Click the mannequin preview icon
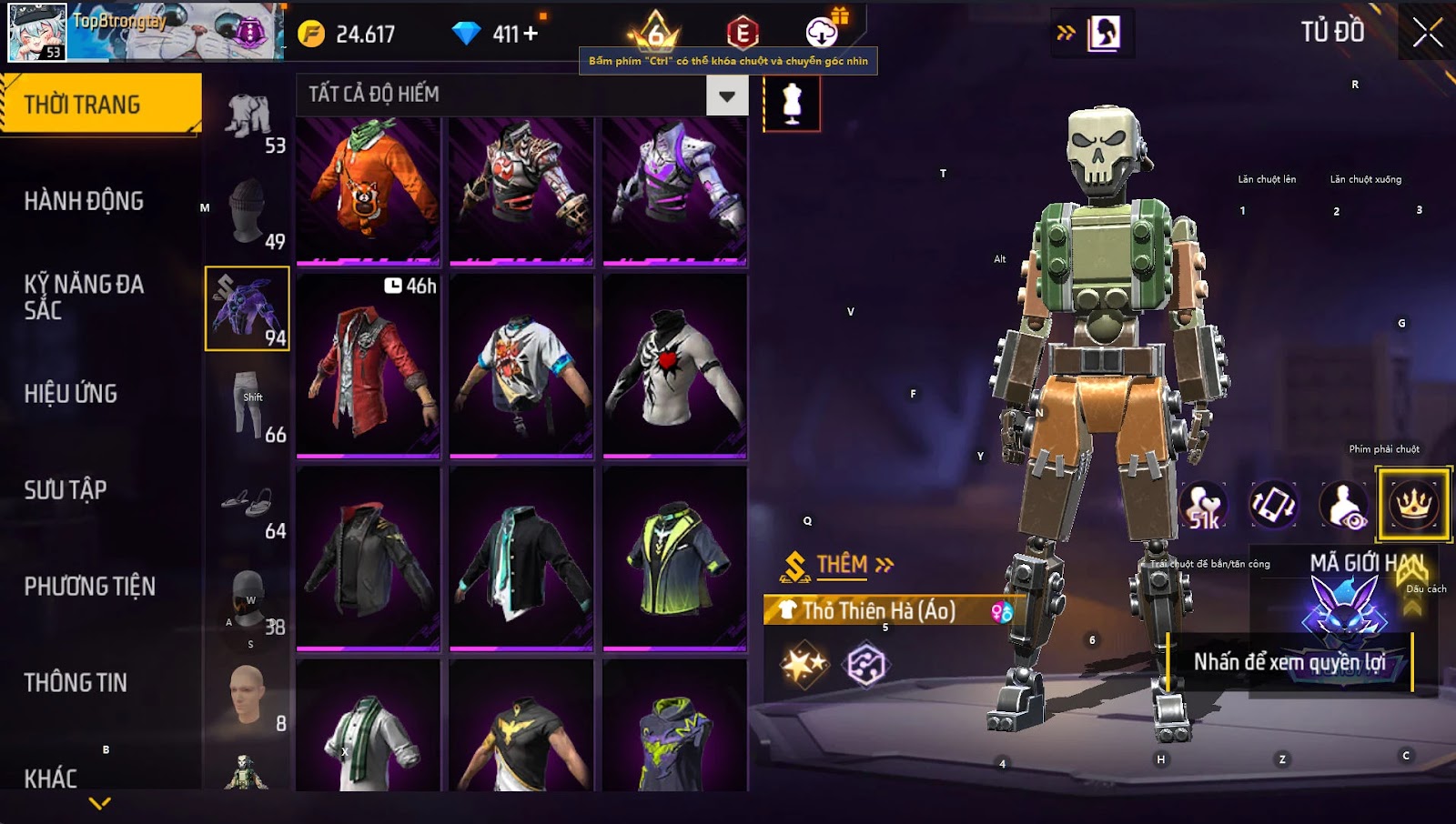 (792, 104)
